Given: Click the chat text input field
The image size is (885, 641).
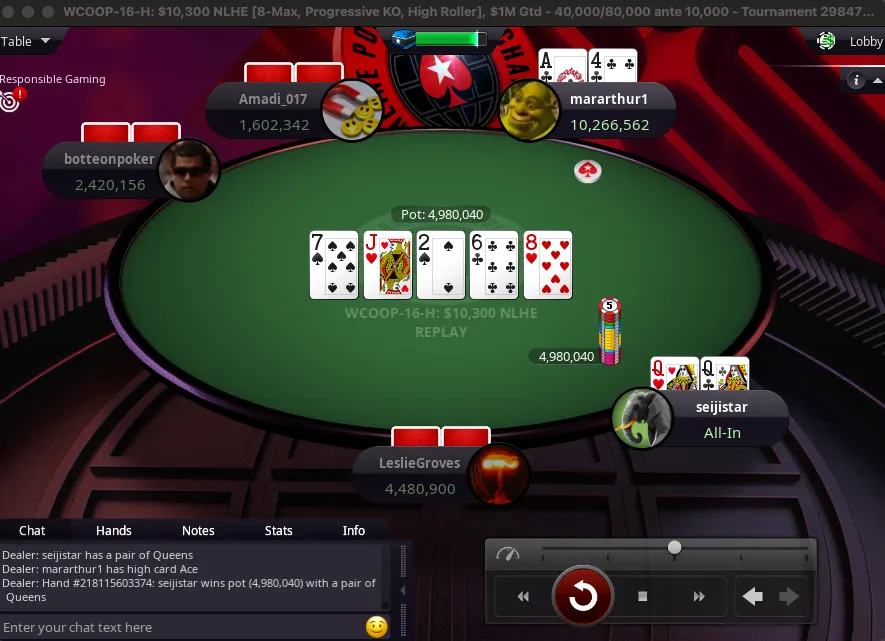Looking at the screenshot, I should tap(180, 627).
